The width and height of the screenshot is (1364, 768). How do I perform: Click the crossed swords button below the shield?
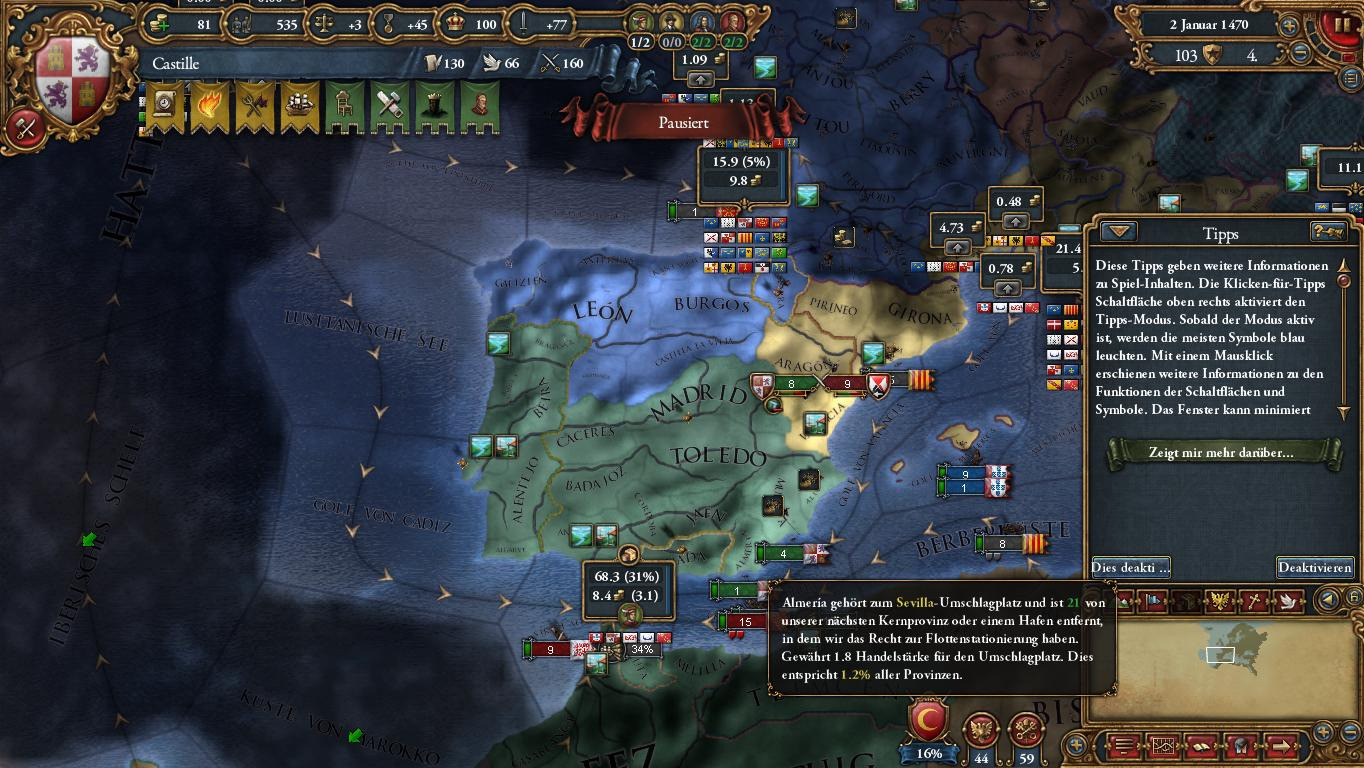point(25,129)
